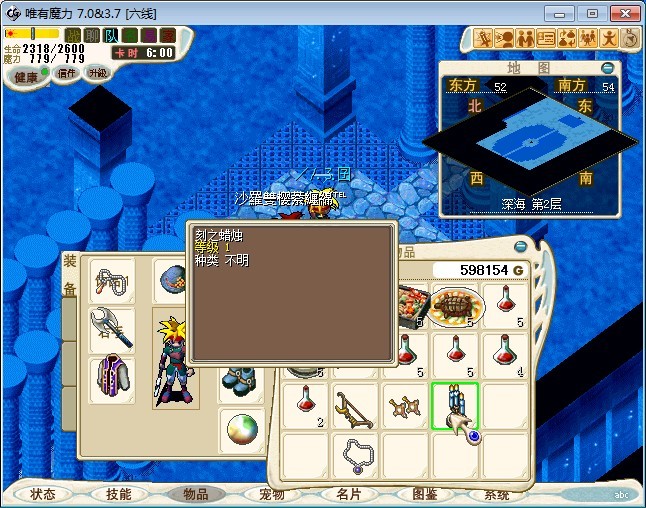Image resolution: width=646 pixels, height=508 pixels.
Task: Select the turtle dish item slot
Action: click(x=455, y=302)
